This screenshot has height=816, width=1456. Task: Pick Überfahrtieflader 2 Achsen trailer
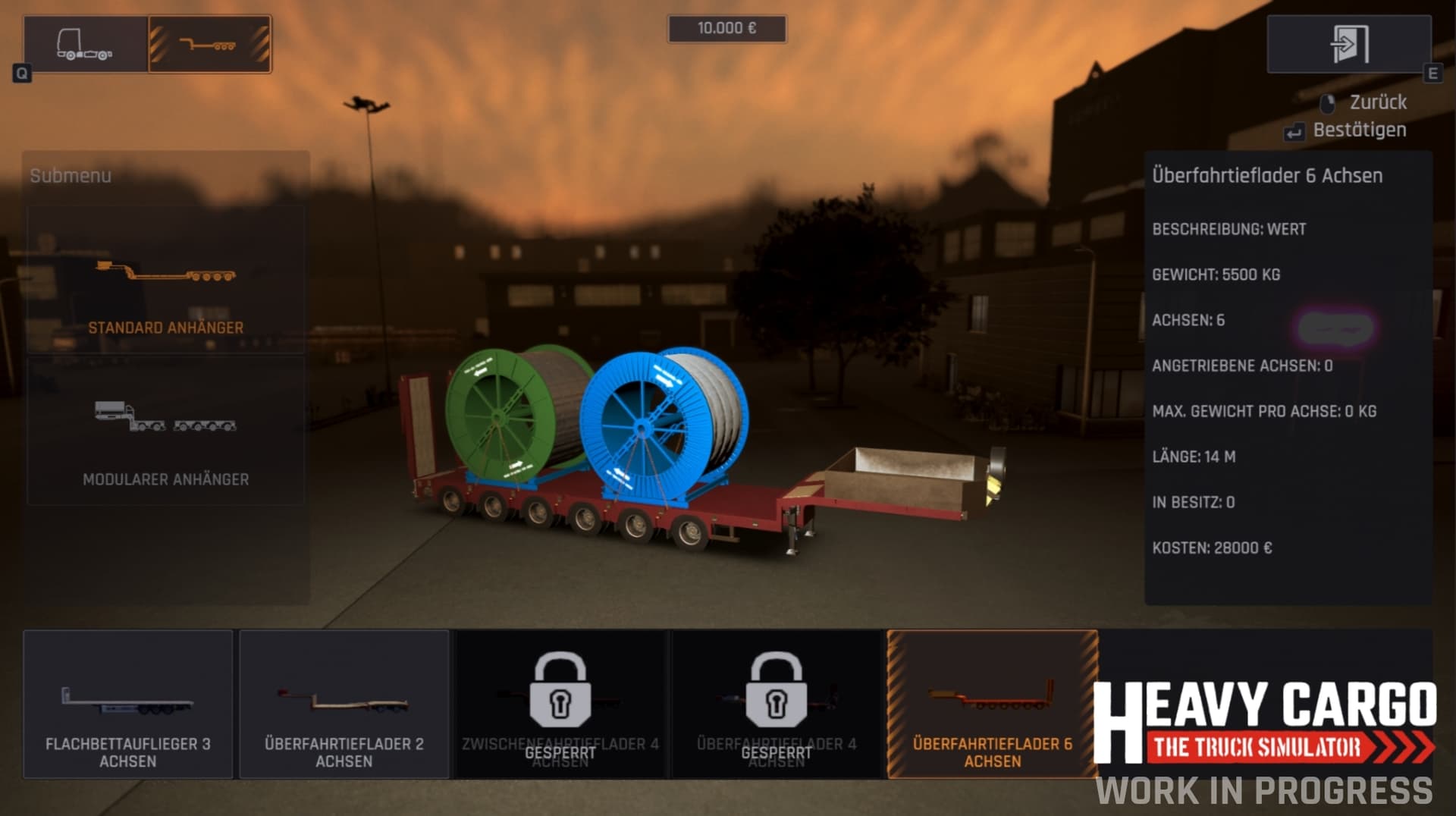click(344, 704)
